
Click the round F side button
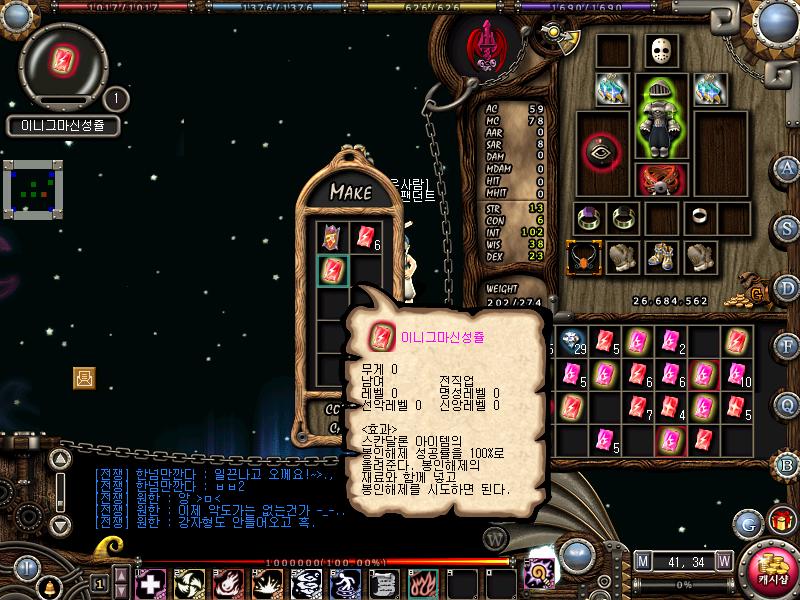click(788, 347)
